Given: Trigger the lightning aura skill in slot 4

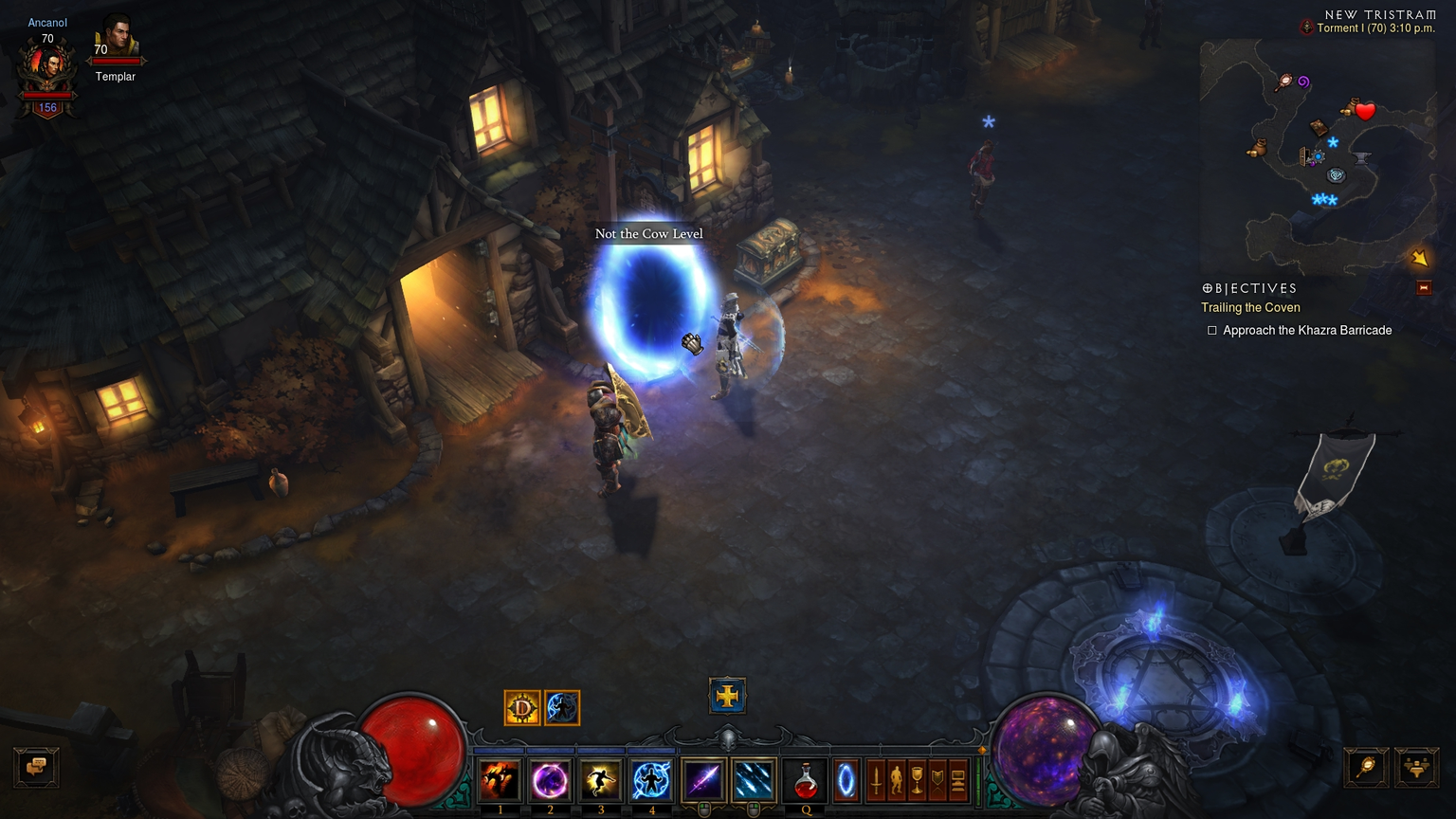Looking at the screenshot, I should click(x=651, y=780).
